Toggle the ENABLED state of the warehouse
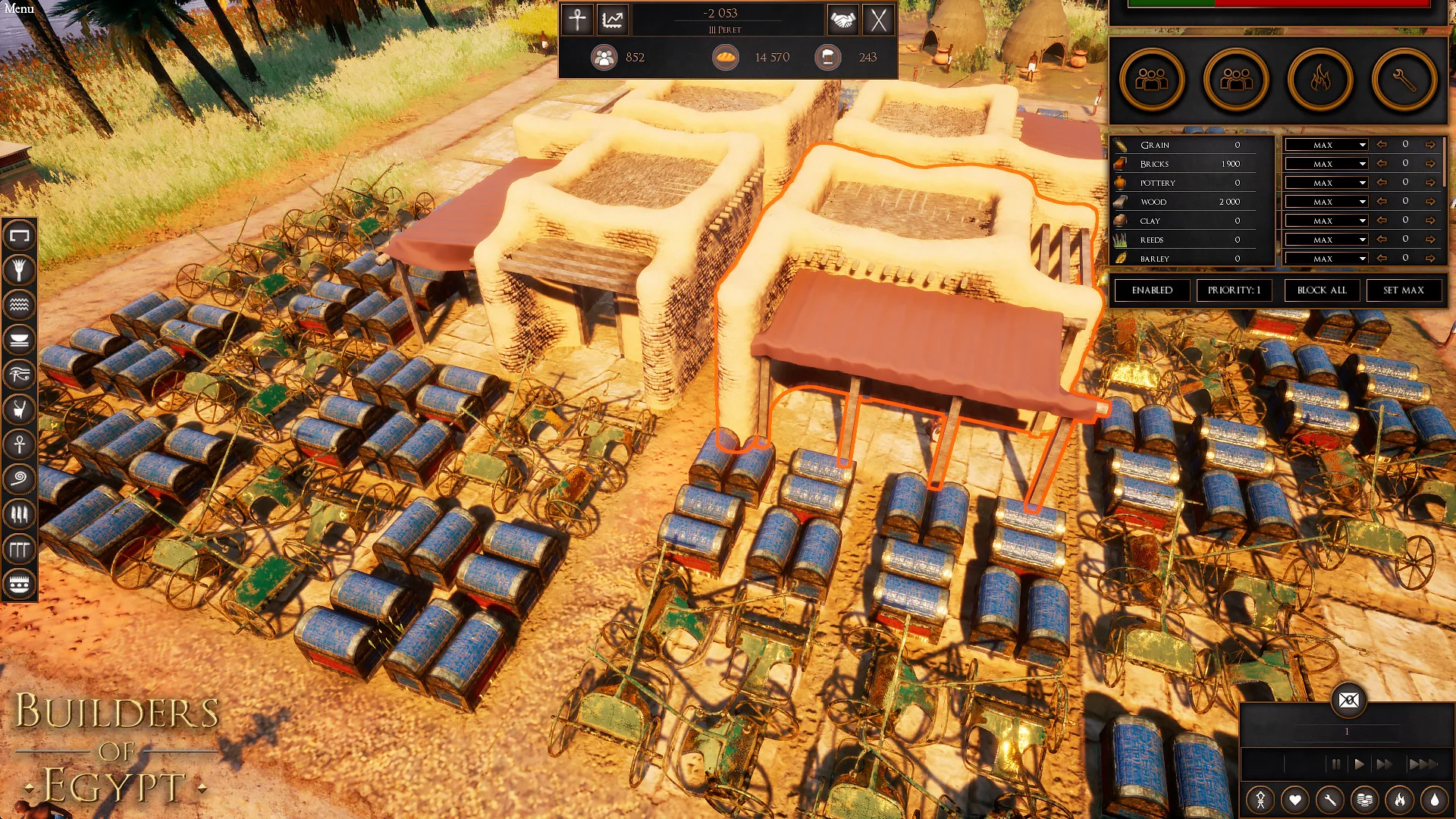 coord(1150,290)
